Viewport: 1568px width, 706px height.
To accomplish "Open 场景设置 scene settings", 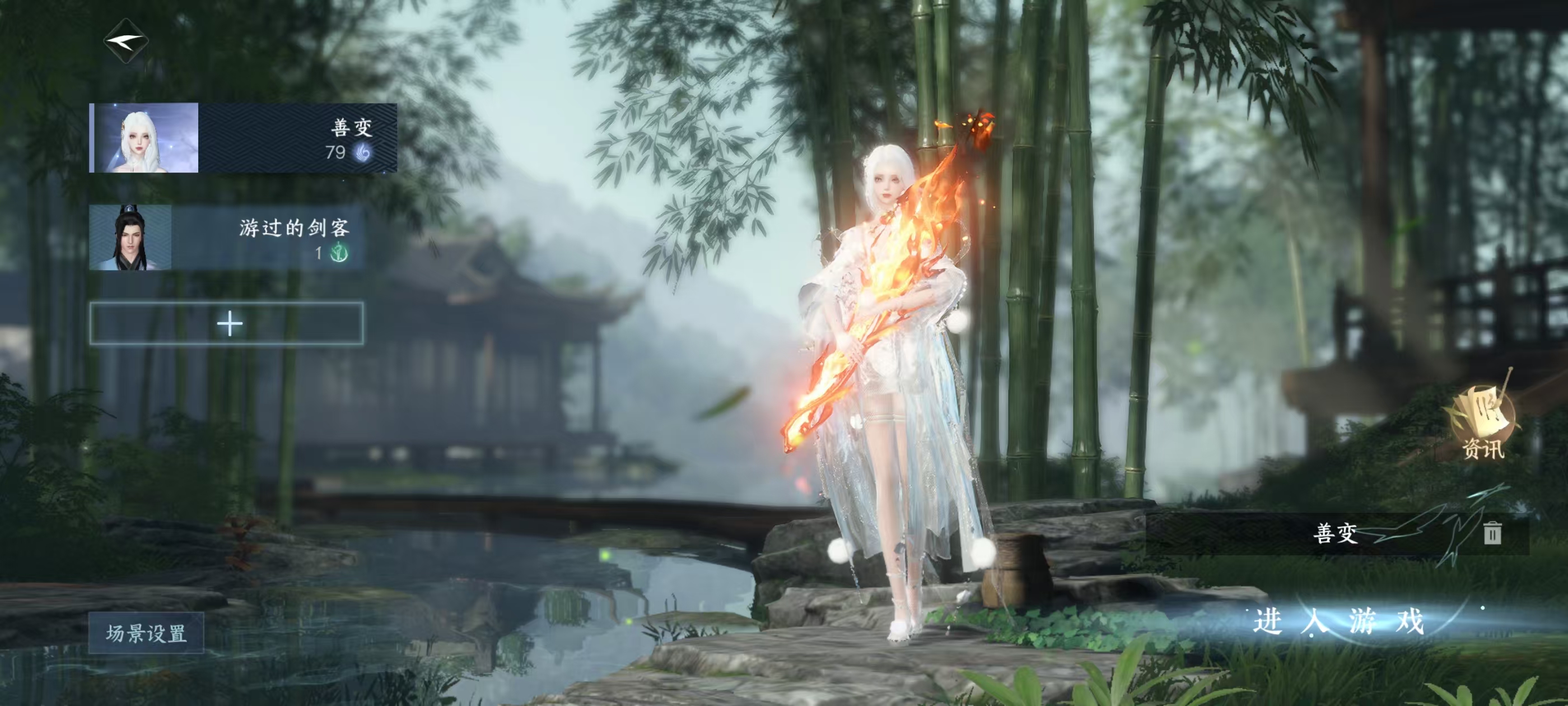I will (146, 634).
